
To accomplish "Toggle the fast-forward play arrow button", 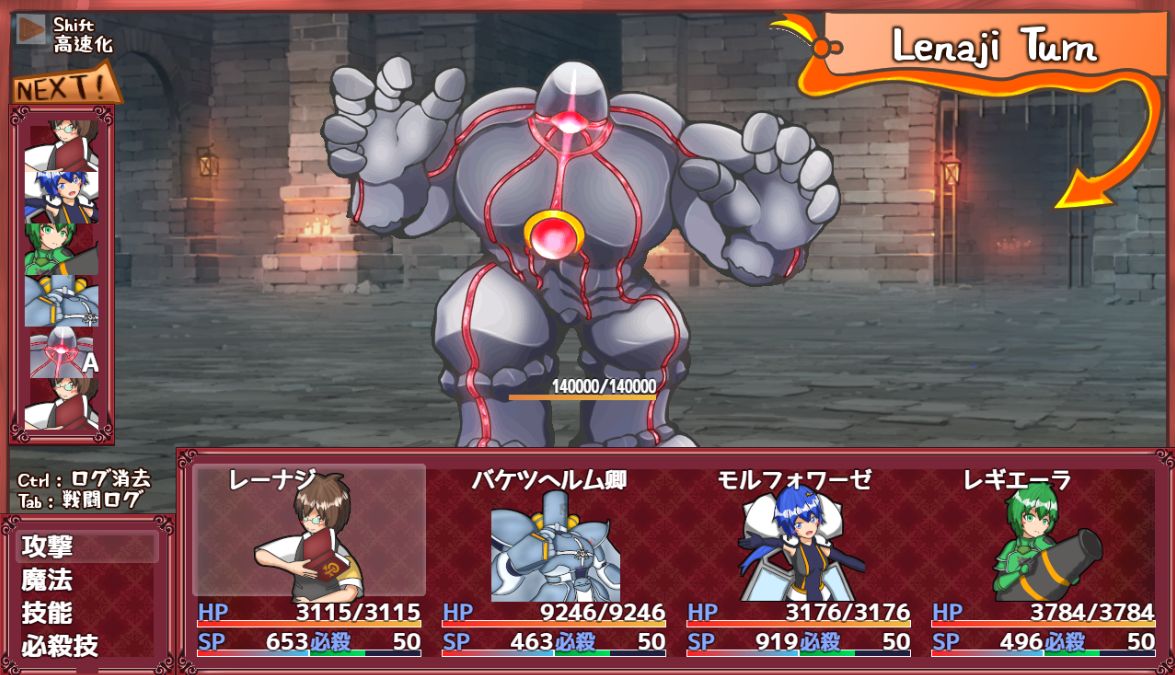I will pyautogui.click(x=32, y=30).
